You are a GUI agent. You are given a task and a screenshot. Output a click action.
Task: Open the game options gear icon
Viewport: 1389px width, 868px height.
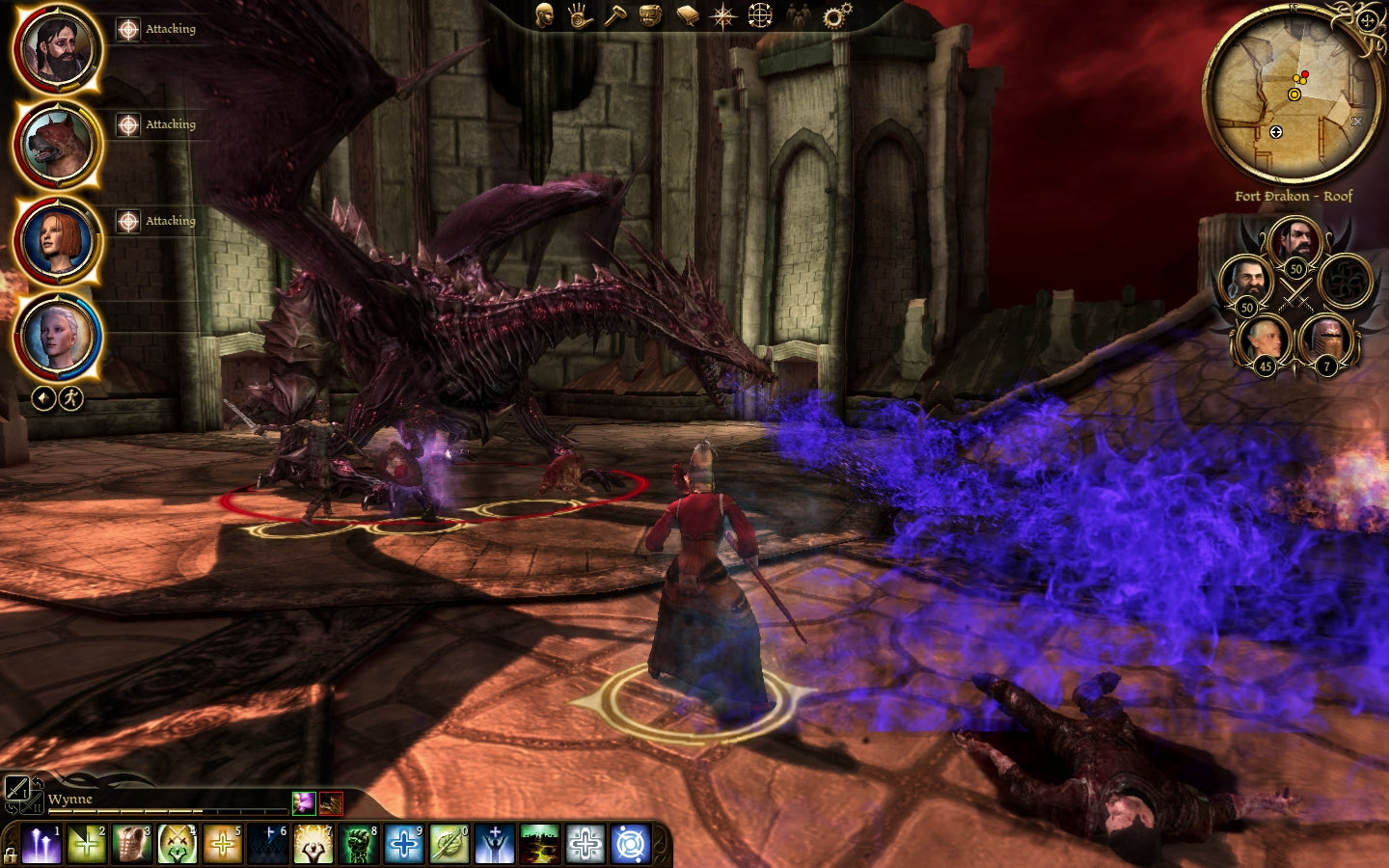(835, 15)
